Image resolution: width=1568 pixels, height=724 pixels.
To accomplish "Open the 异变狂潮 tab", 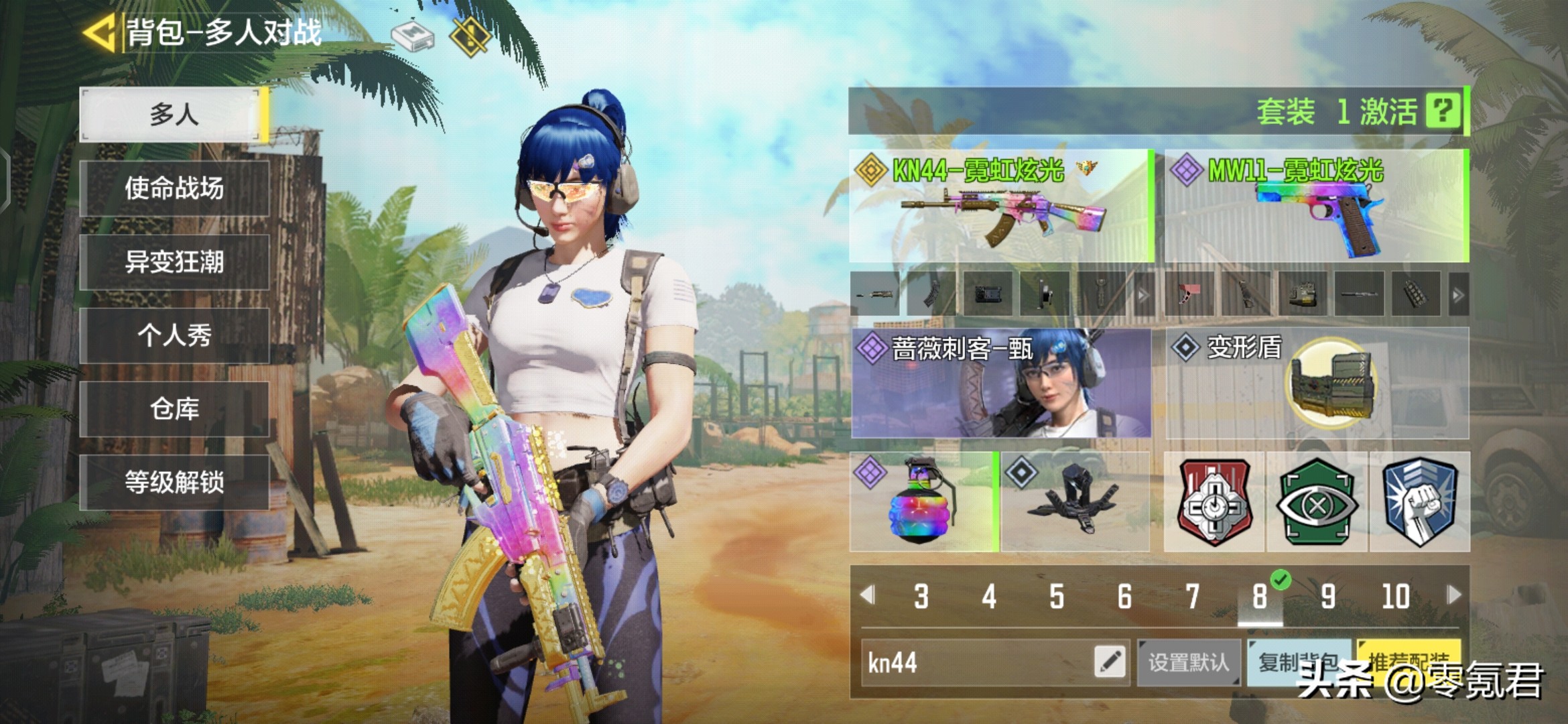I will (x=174, y=262).
